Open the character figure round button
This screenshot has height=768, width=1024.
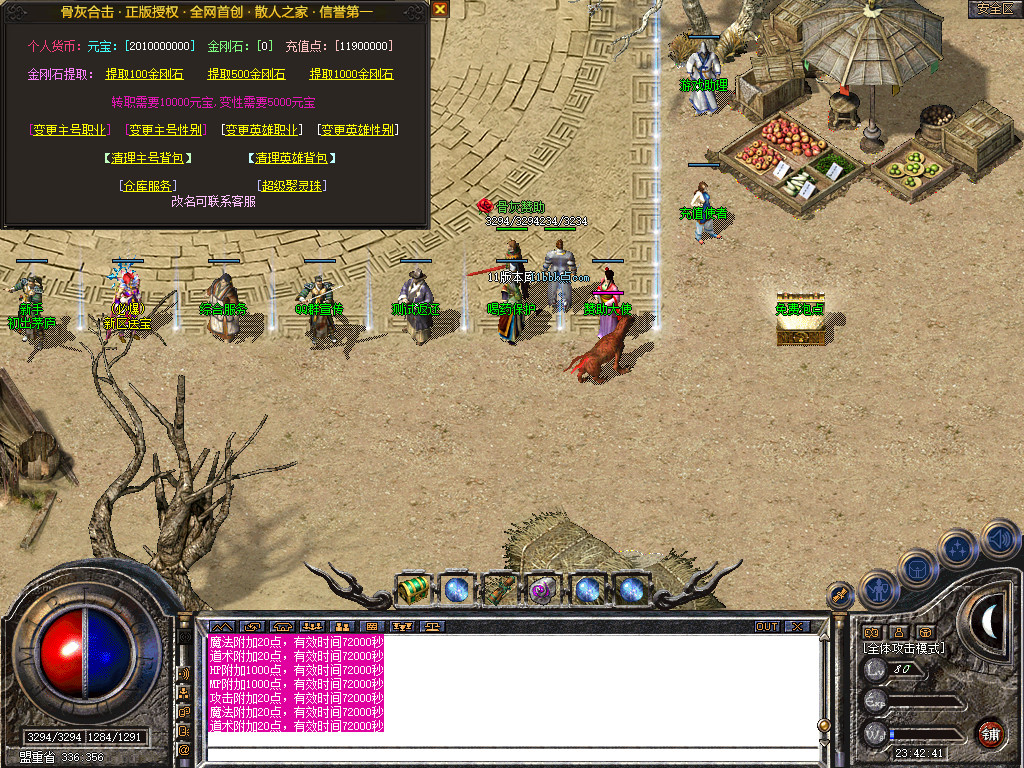(x=880, y=589)
